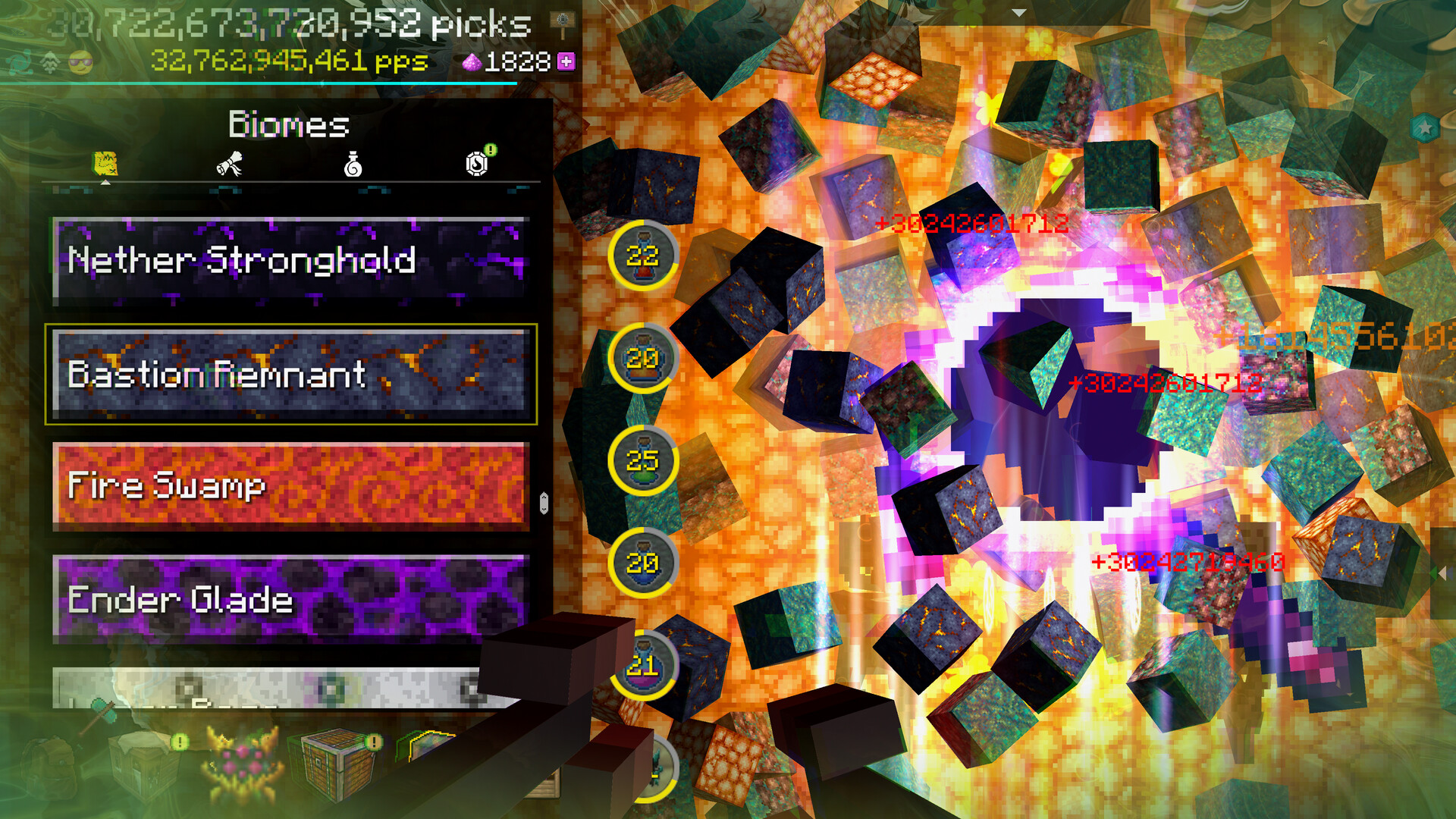Image resolution: width=1456 pixels, height=819 pixels.
Task: Switch to the treasure map biomes tab
Action: (x=105, y=164)
